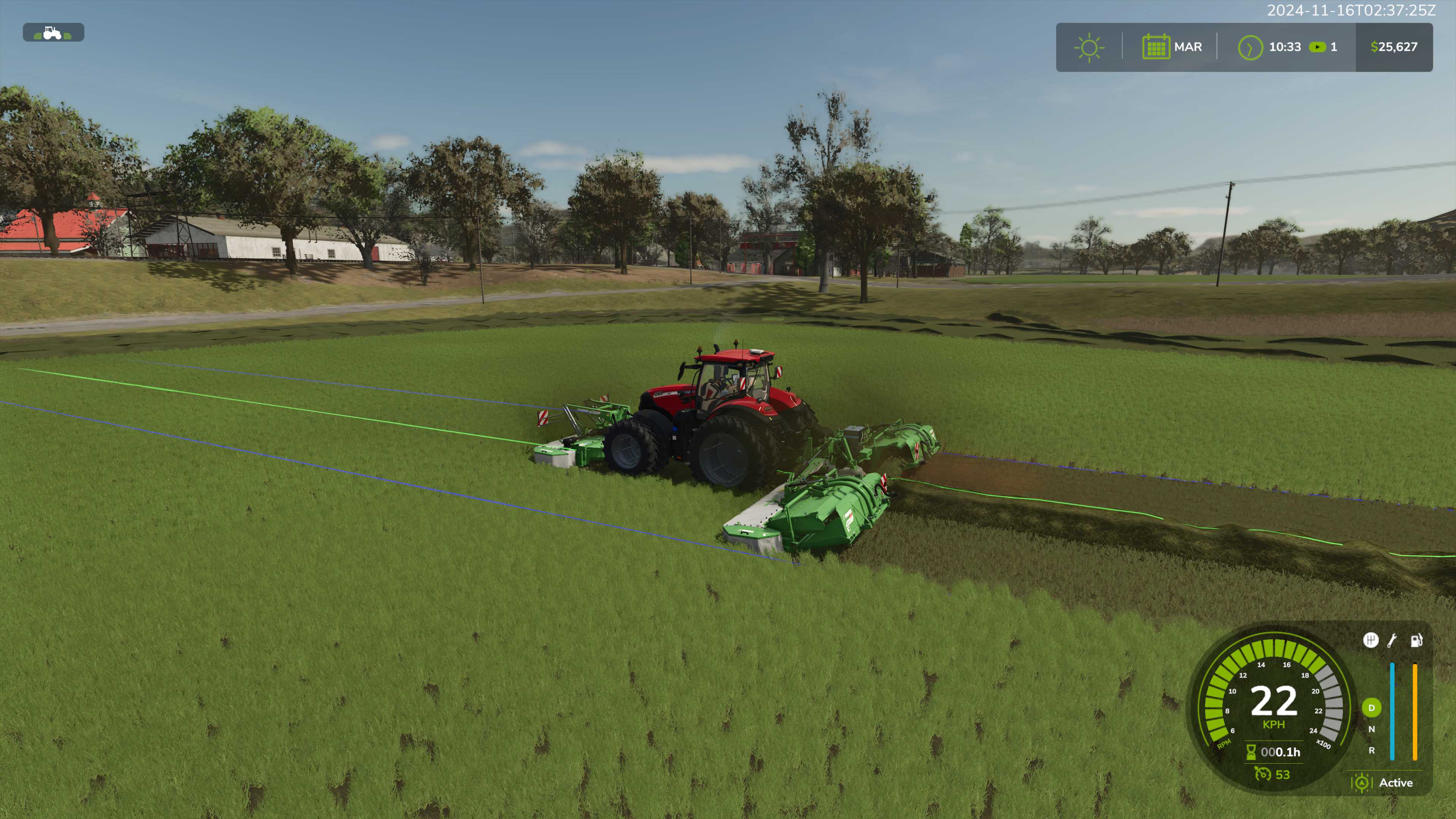Click the fuel pump icon
The width and height of the screenshot is (1456, 819).
pos(1416,640)
